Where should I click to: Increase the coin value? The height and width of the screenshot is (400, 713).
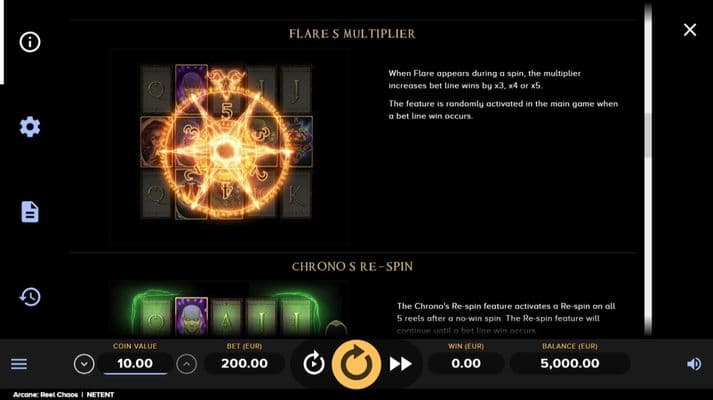[186, 364]
